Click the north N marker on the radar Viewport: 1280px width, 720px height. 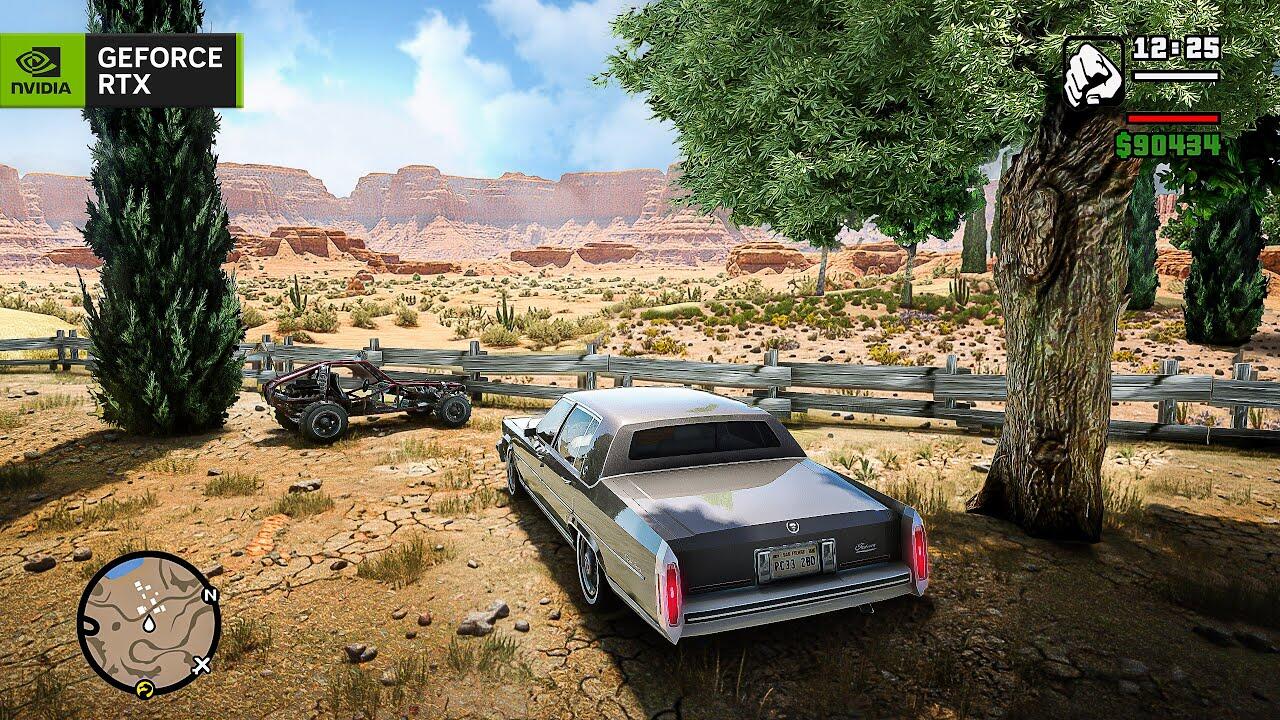coord(209,596)
